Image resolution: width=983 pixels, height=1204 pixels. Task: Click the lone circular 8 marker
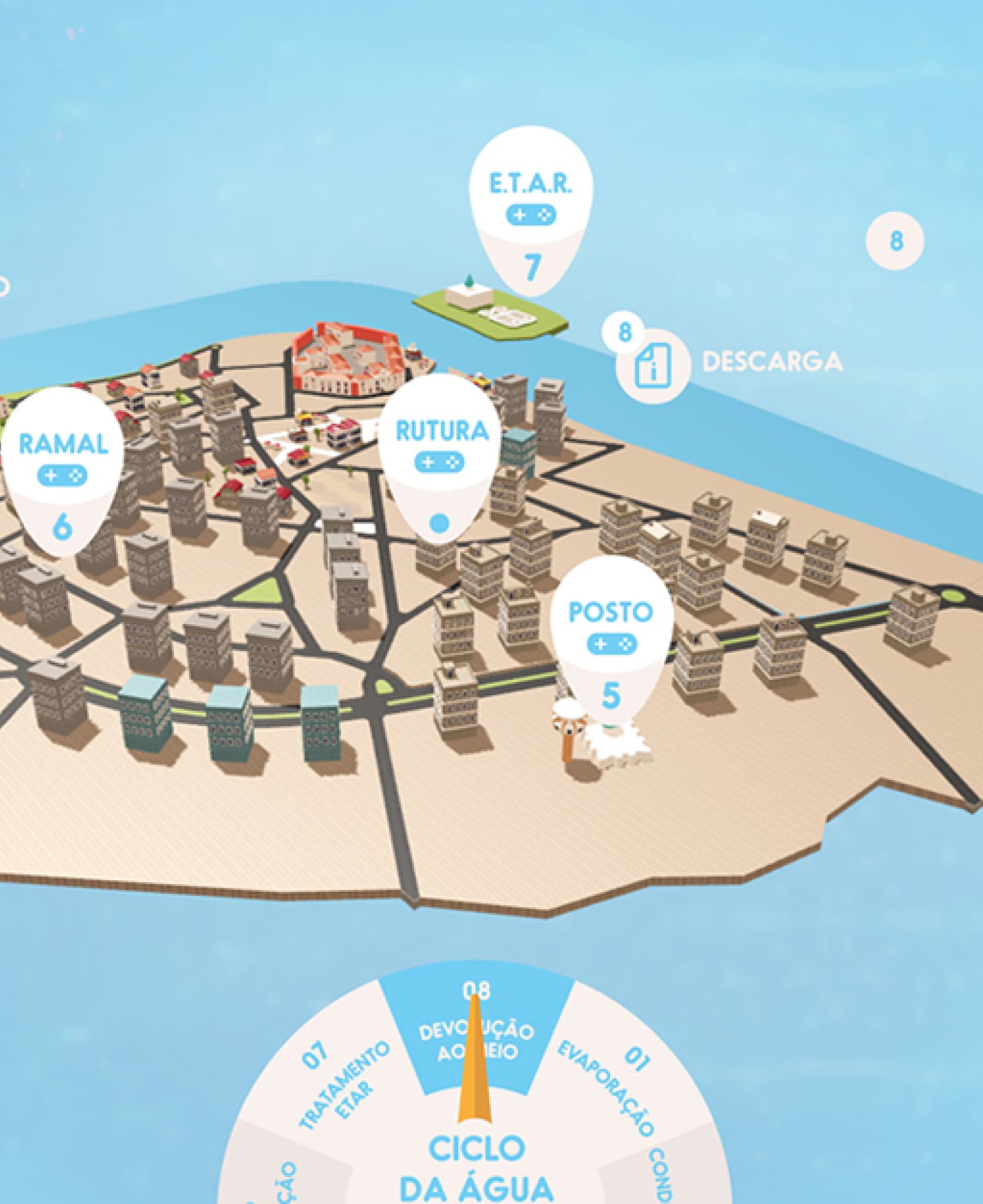[895, 241]
